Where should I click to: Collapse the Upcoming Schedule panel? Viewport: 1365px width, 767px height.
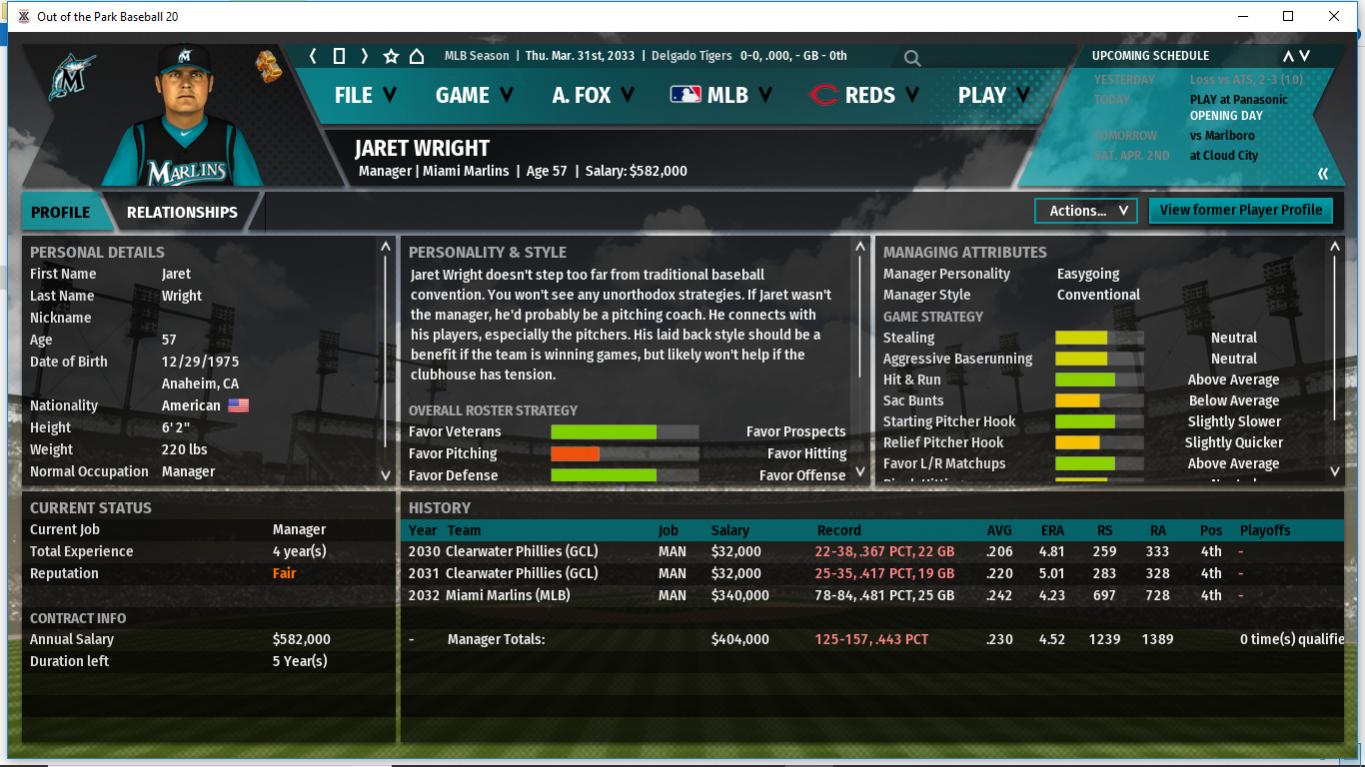1322,174
